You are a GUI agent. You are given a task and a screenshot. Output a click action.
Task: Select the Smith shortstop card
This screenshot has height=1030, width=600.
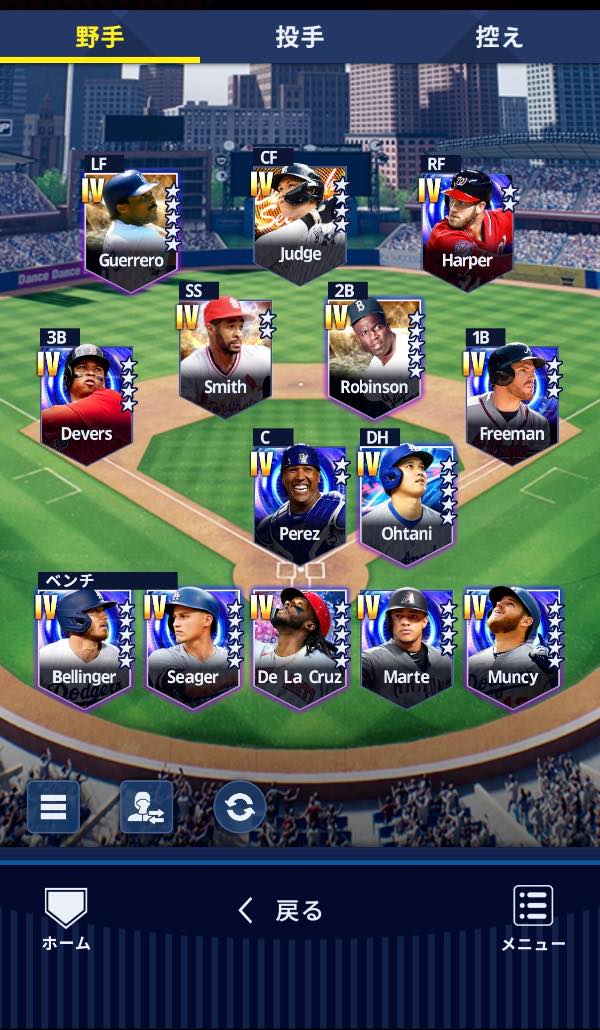[225, 357]
